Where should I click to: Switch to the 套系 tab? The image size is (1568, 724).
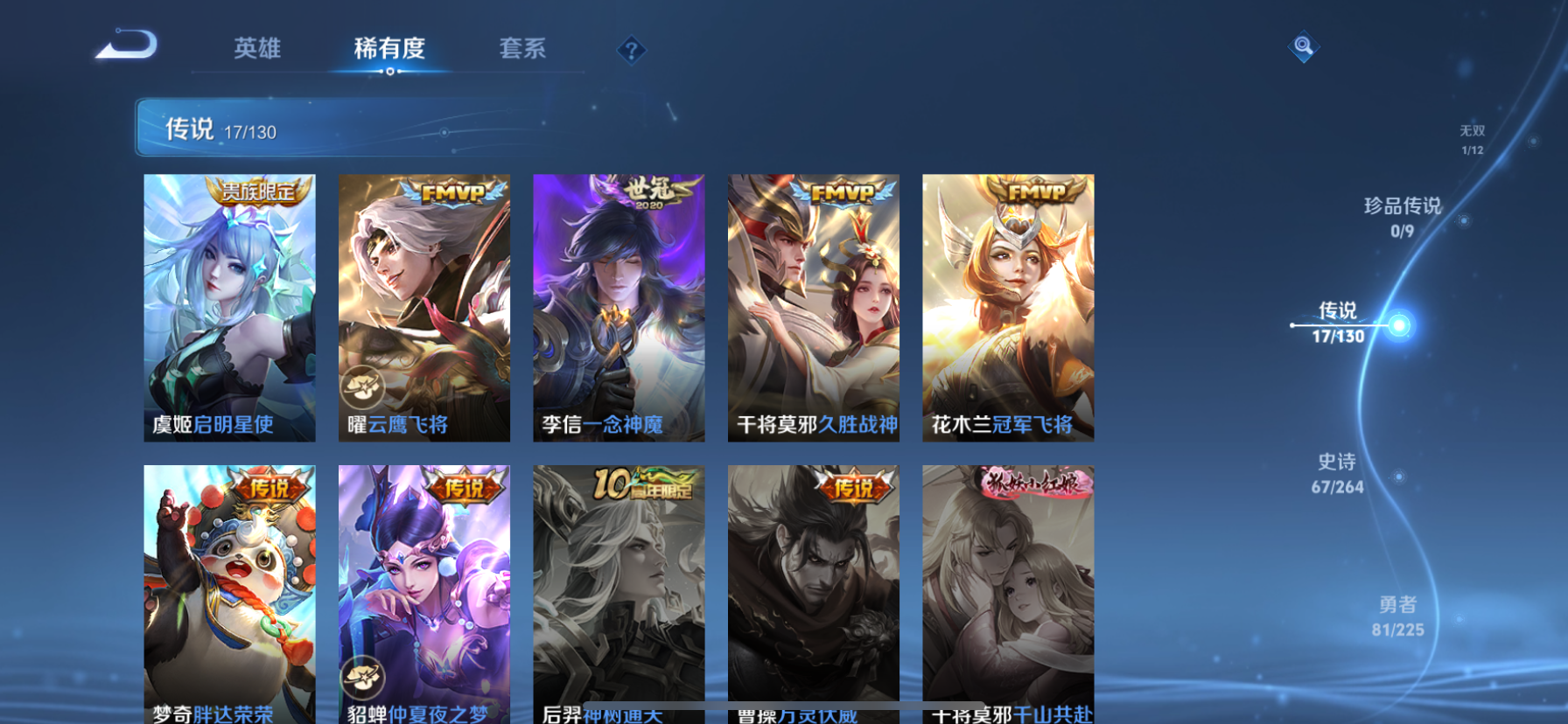[x=522, y=50]
